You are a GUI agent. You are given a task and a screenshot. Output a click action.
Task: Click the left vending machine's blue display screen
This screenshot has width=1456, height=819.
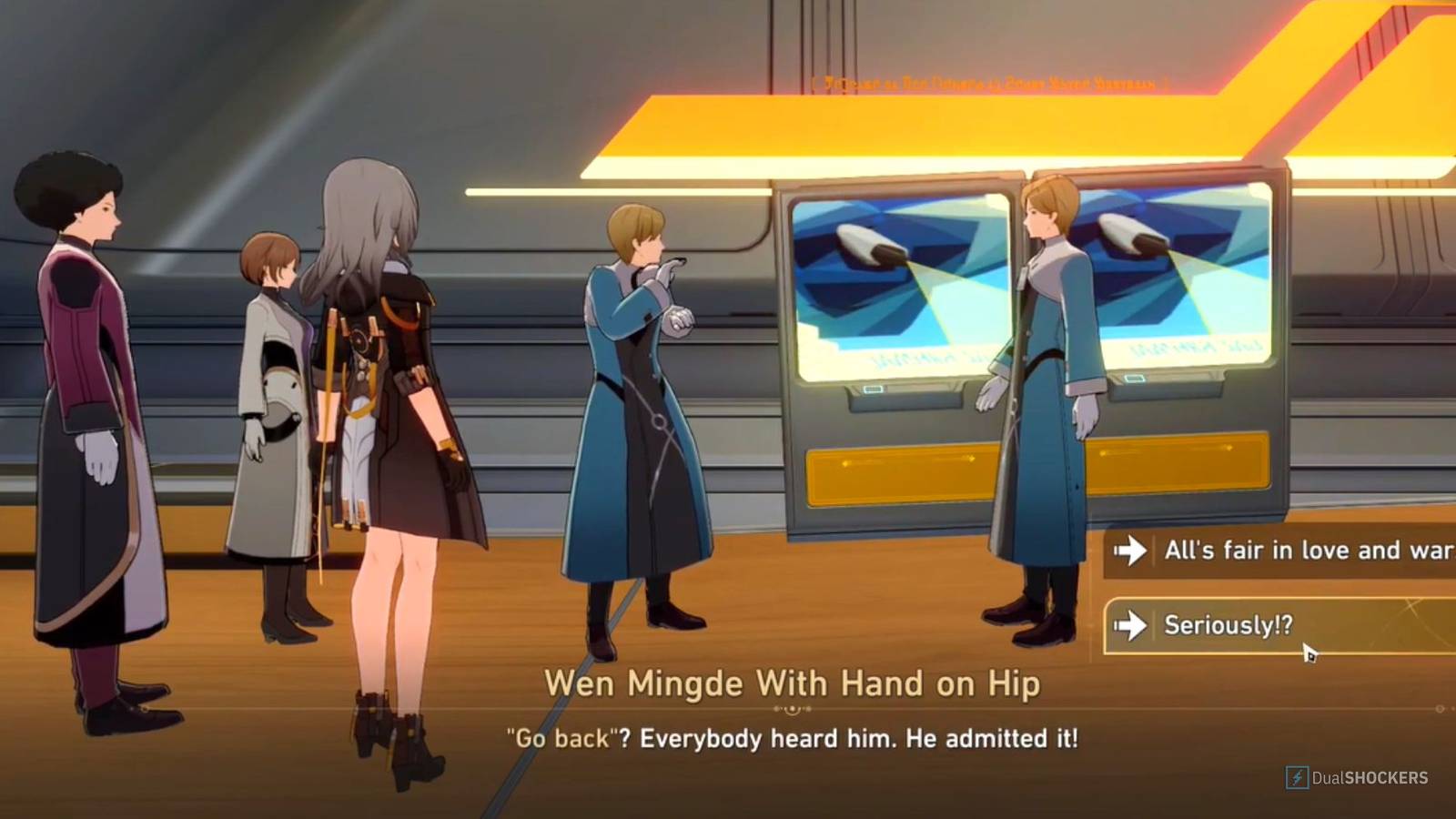click(901, 282)
